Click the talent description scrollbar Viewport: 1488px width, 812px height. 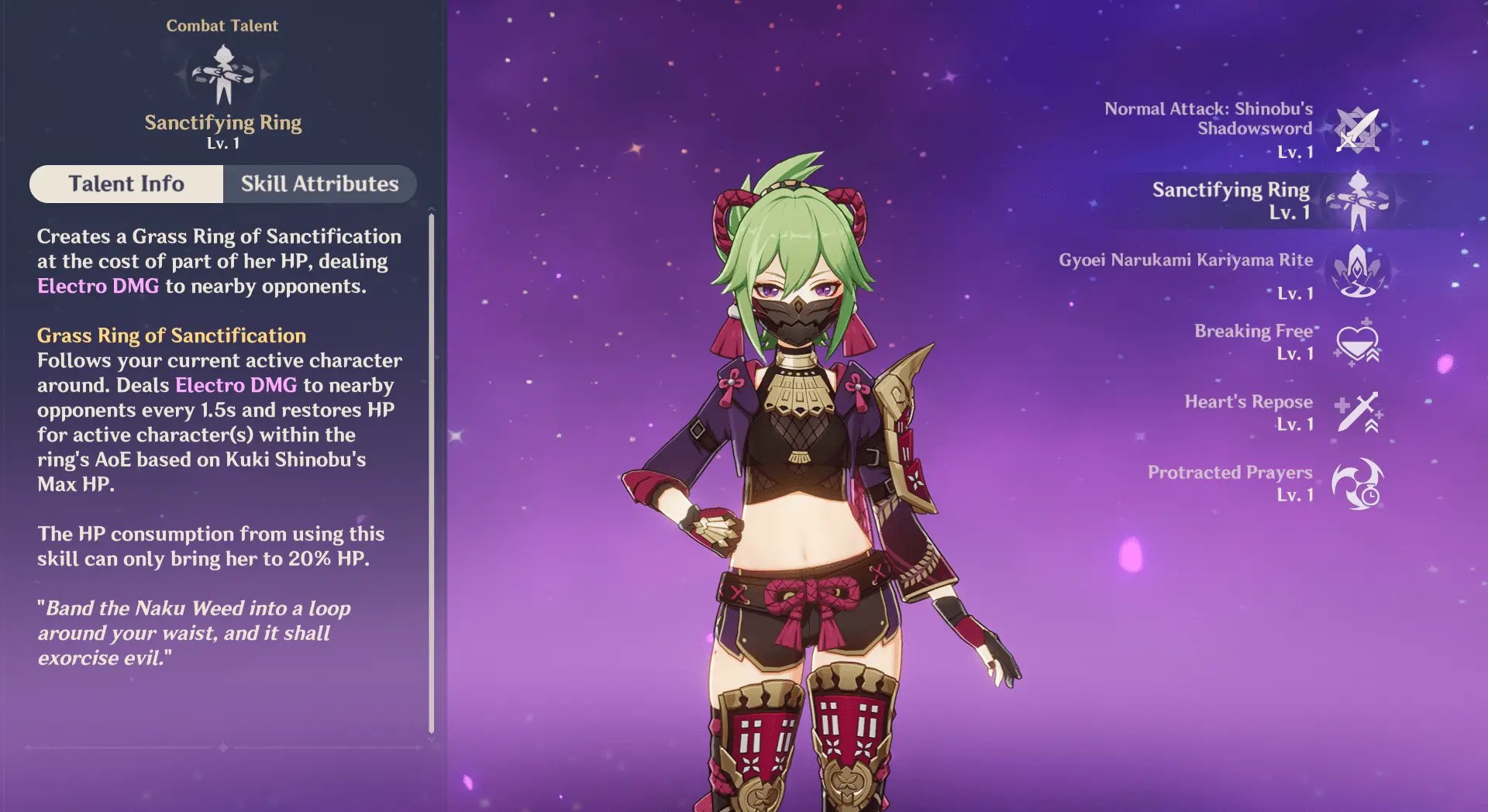point(432,473)
